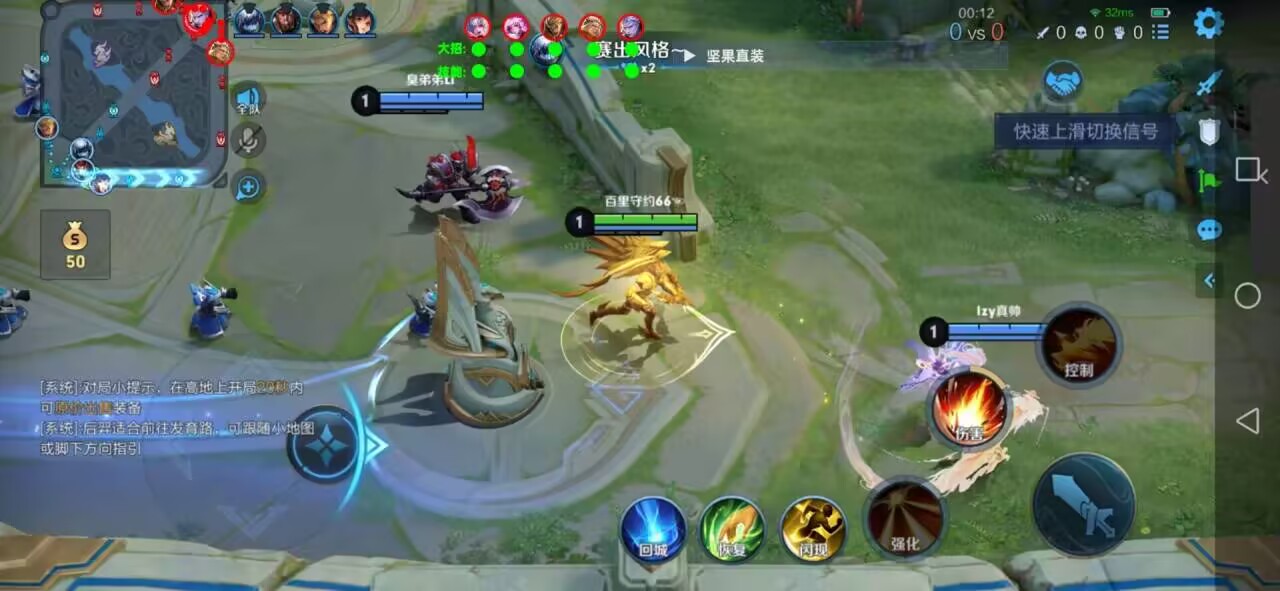Open the shop via the gold bag
Image resolution: width=1280 pixels, height=591 pixels.
(x=75, y=245)
